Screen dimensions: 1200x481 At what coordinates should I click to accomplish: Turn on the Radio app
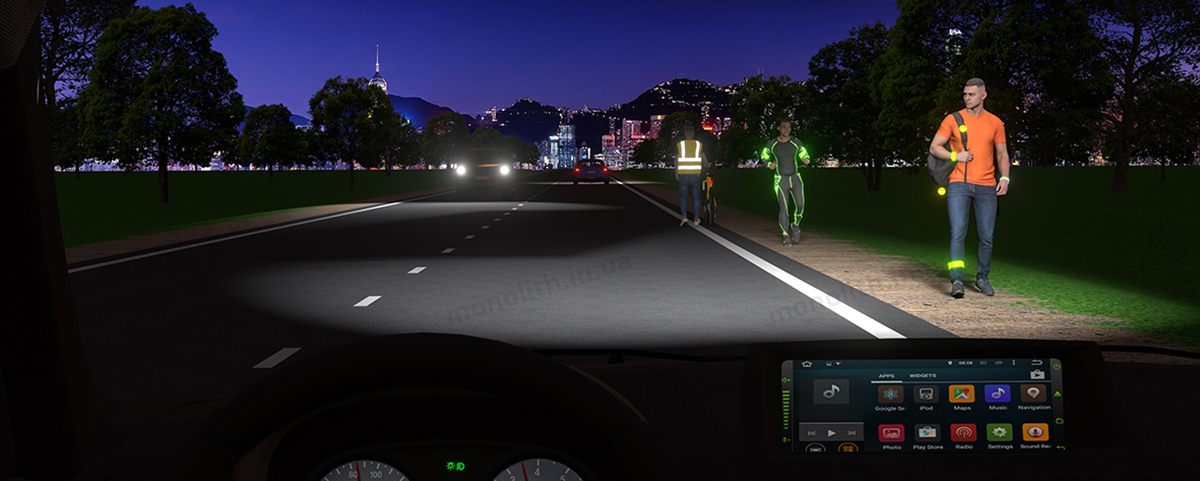[x=963, y=433]
